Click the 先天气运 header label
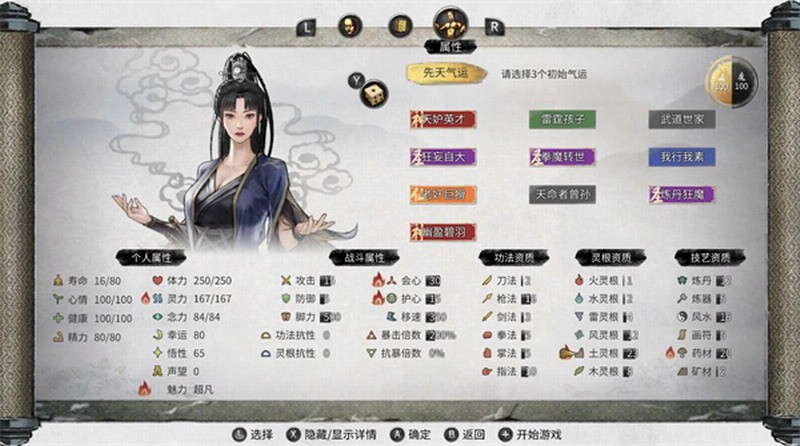 [x=445, y=73]
